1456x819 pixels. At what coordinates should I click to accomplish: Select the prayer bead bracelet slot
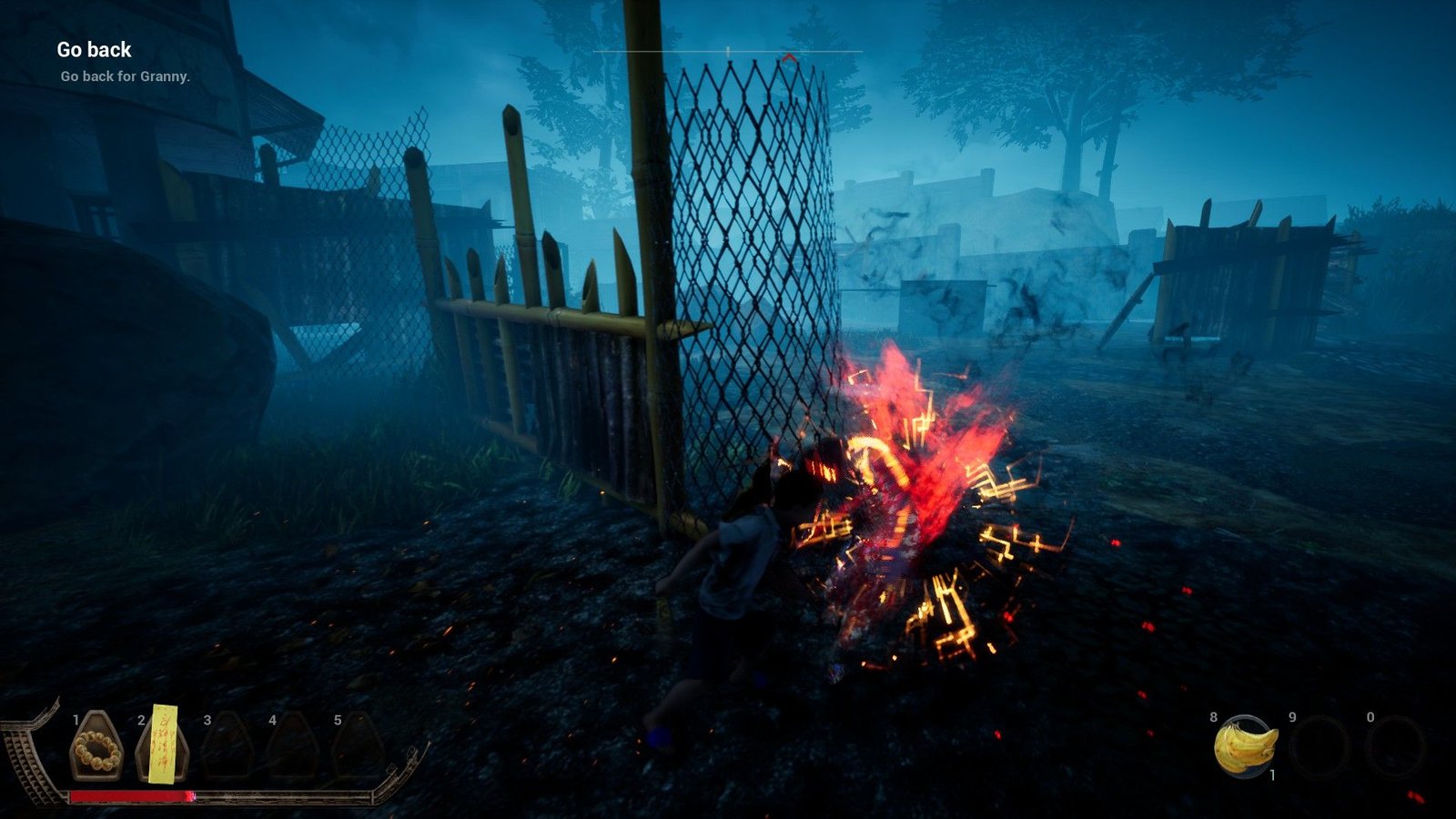96,748
